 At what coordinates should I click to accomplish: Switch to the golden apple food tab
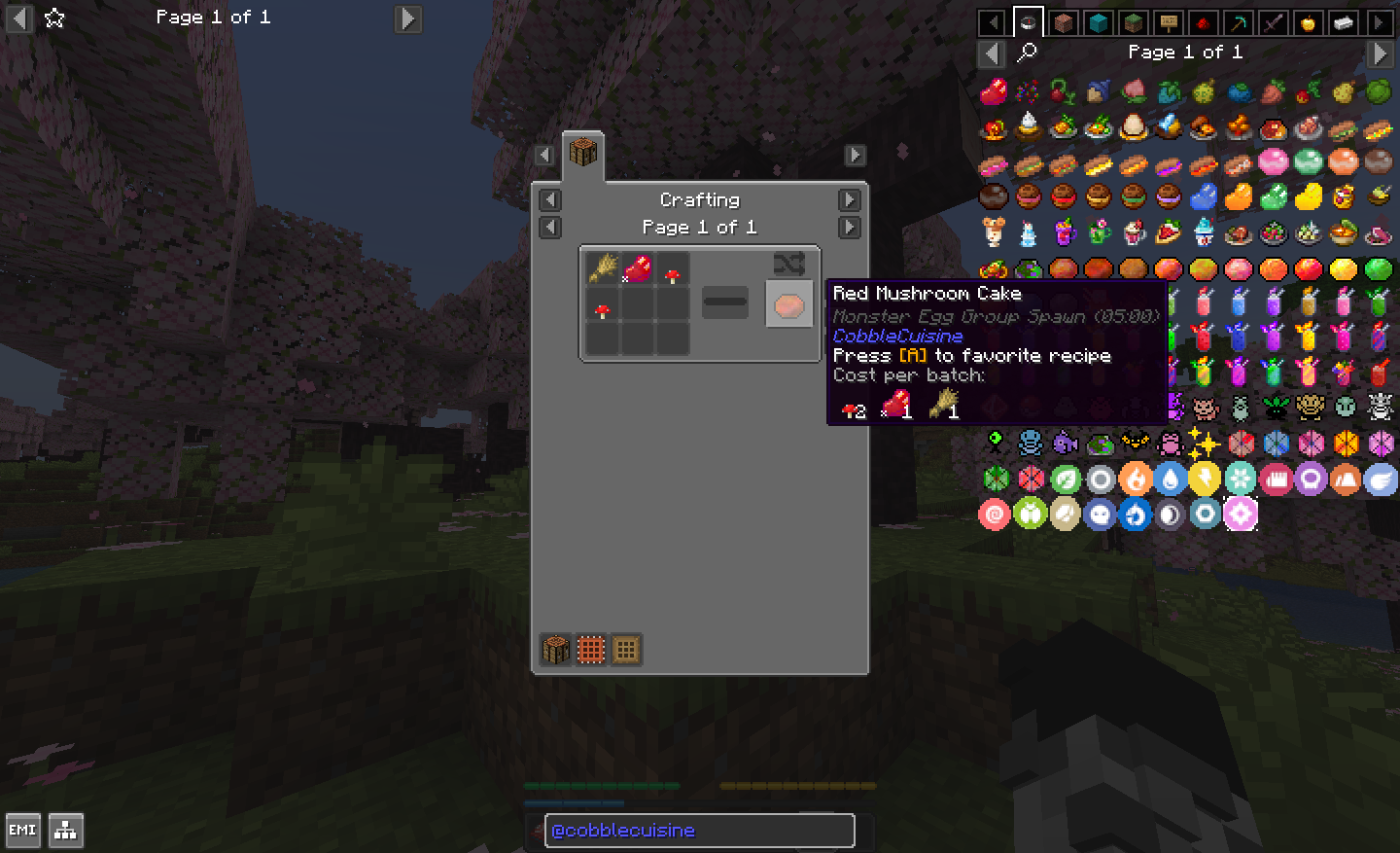(1308, 22)
